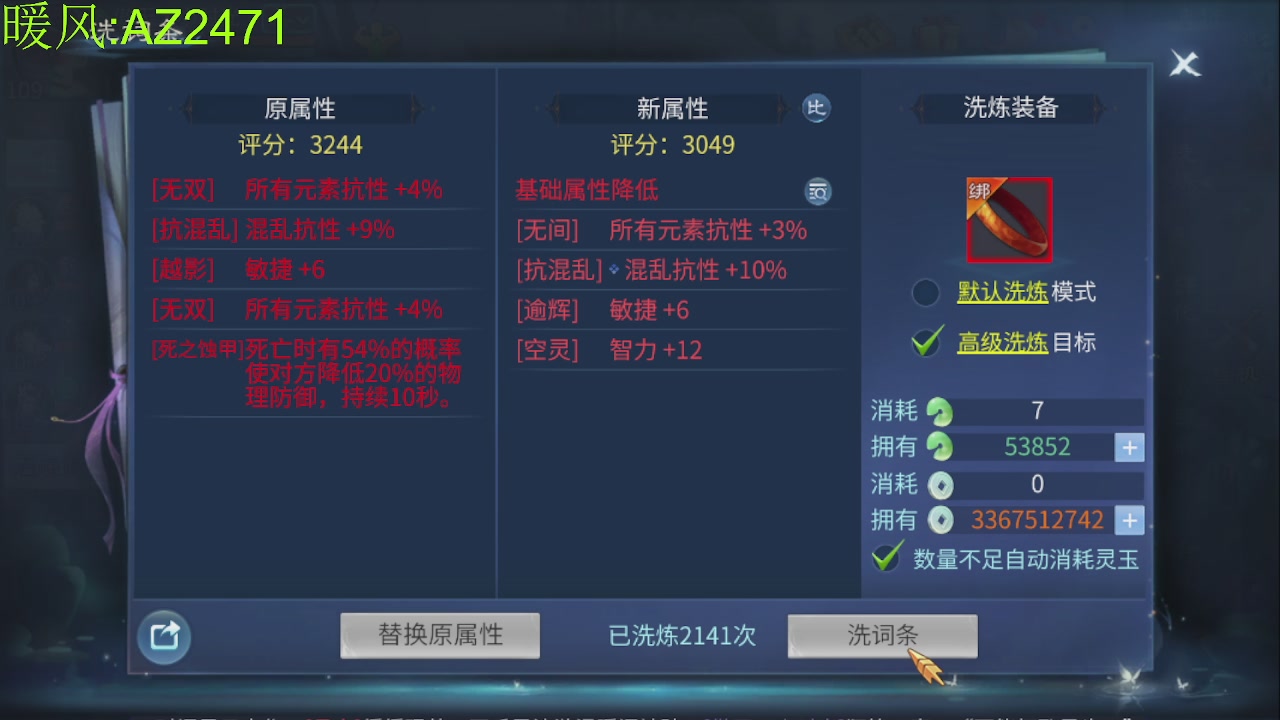The image size is (1280, 720).
Task: Click the plus button beside 53852
Action: 1129,447
